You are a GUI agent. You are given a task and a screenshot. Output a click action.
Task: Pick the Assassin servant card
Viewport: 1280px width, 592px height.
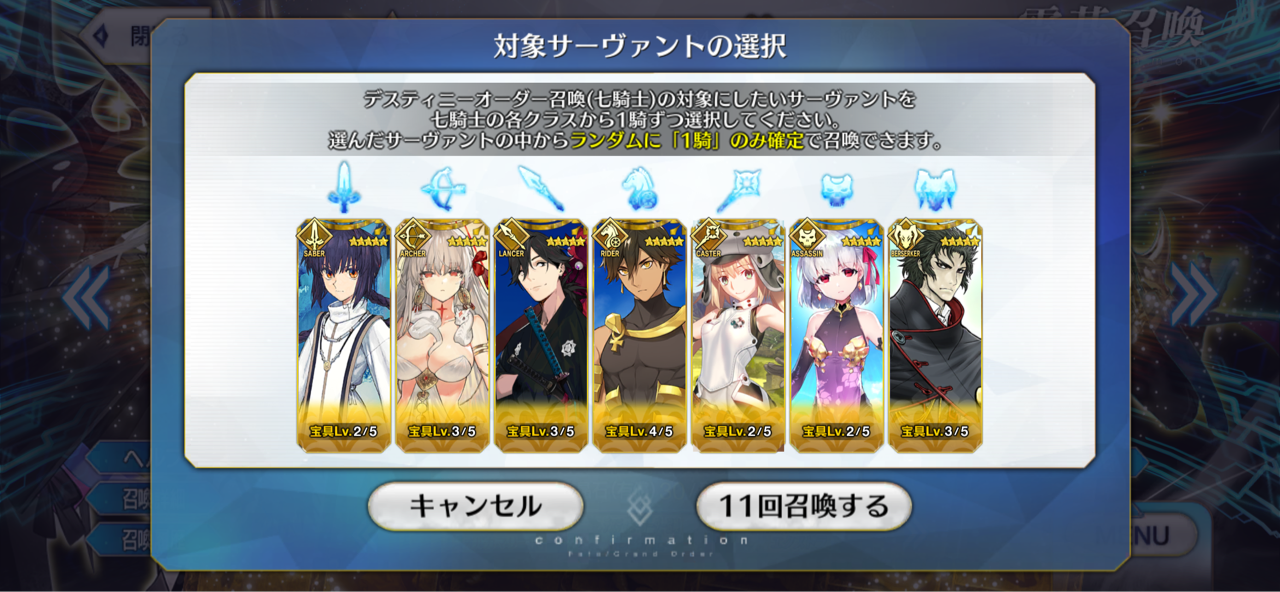pos(836,335)
